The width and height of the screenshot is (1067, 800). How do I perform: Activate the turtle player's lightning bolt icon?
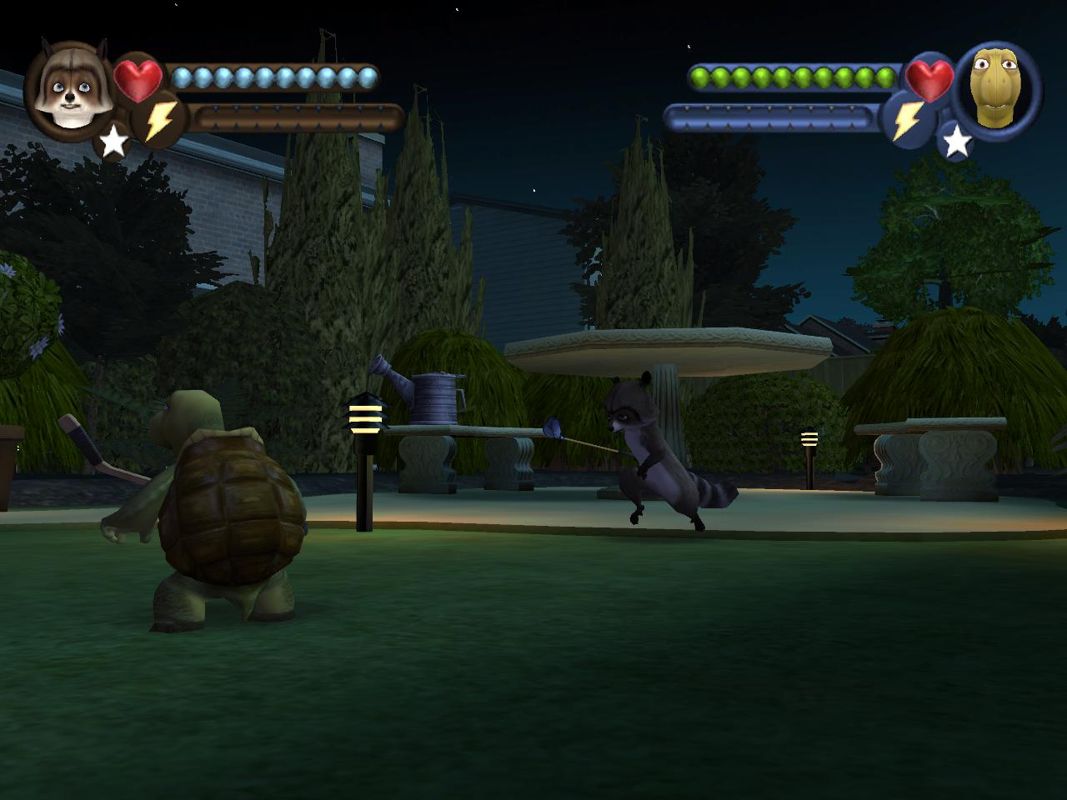[908, 121]
